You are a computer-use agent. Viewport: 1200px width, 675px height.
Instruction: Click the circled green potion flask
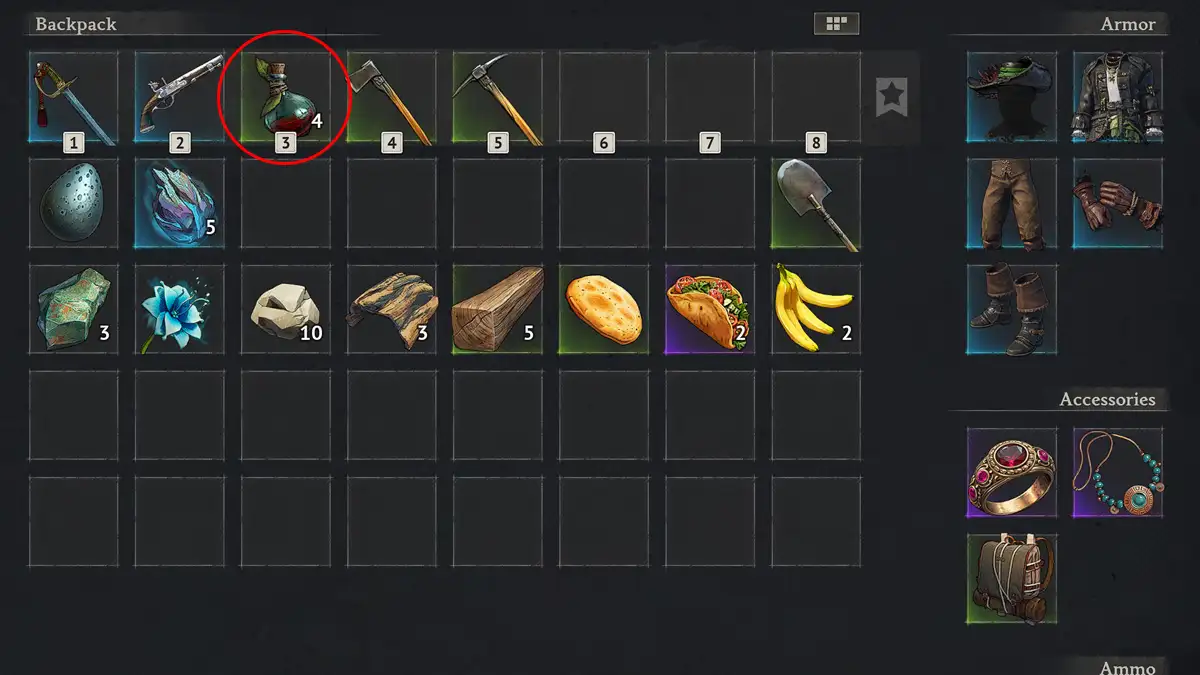(x=285, y=97)
